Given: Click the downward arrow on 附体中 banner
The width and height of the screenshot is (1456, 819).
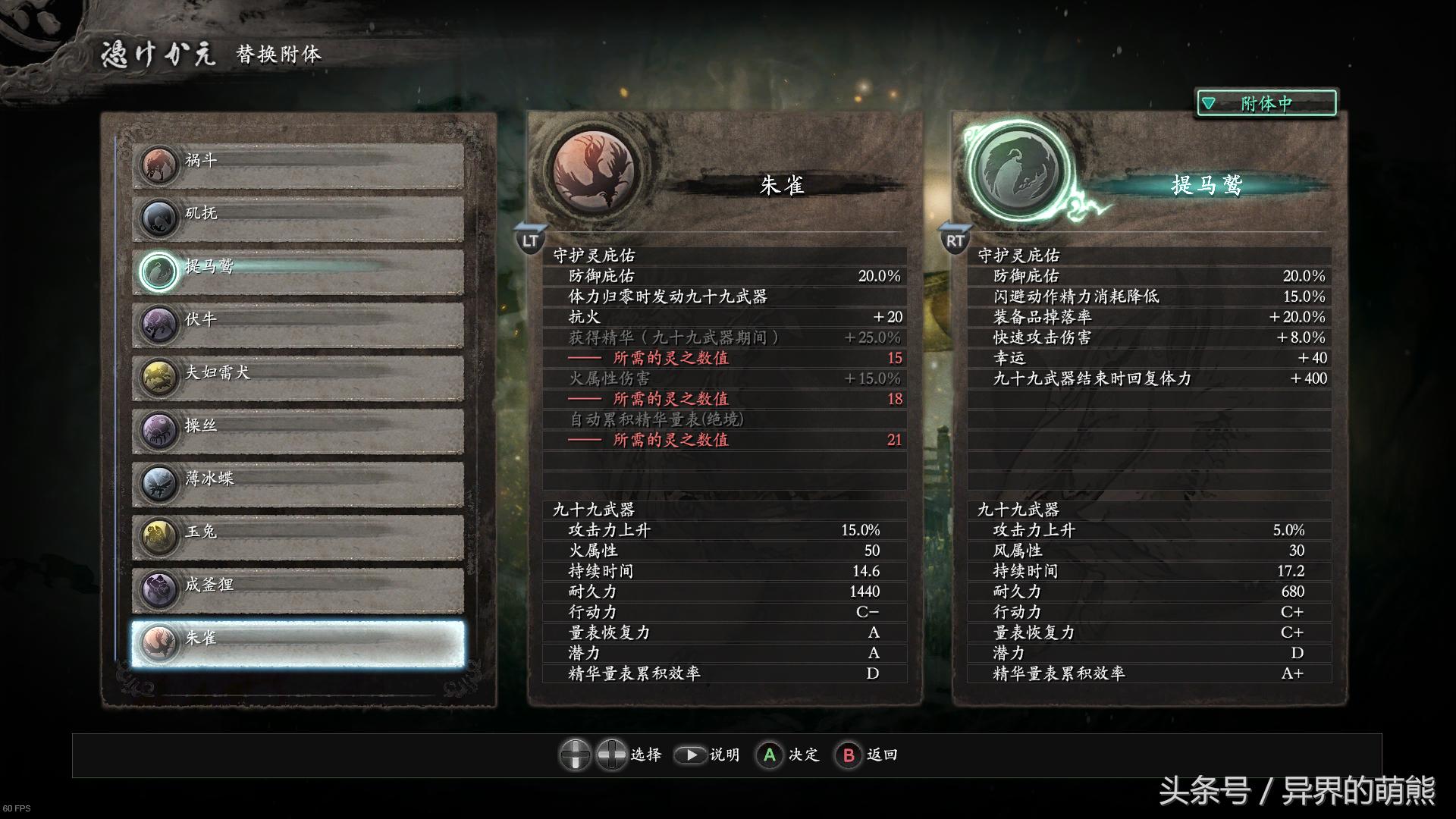Looking at the screenshot, I should click(1209, 101).
